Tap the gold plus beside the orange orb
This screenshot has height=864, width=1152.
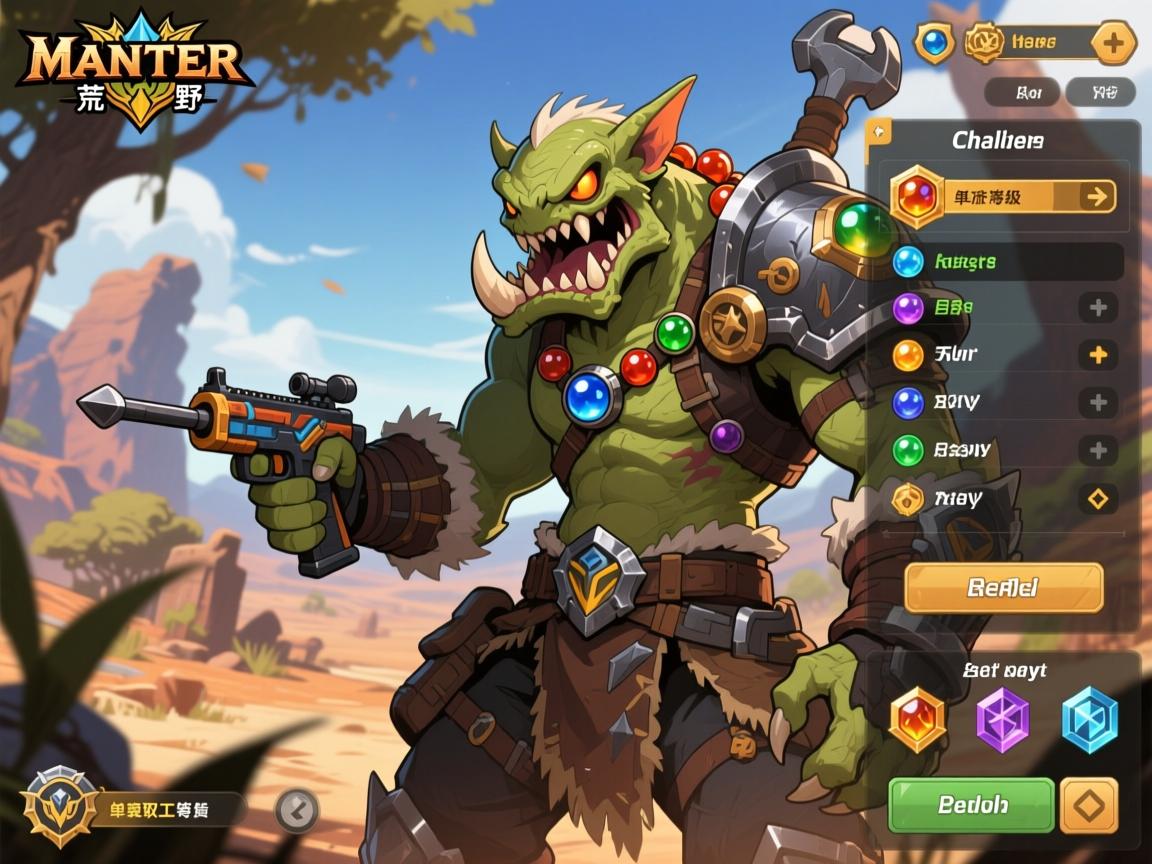pos(1097,354)
